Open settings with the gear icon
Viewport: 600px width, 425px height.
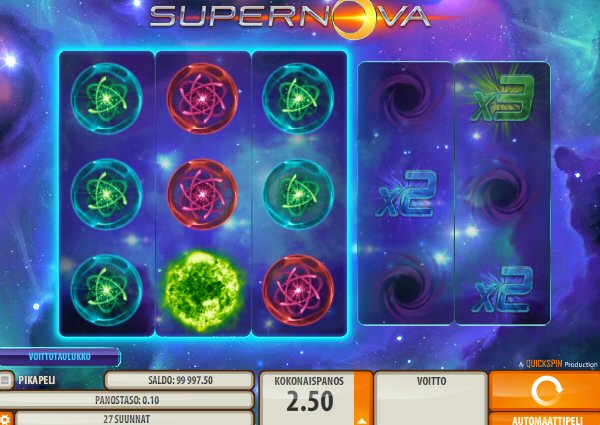click(x=5, y=418)
